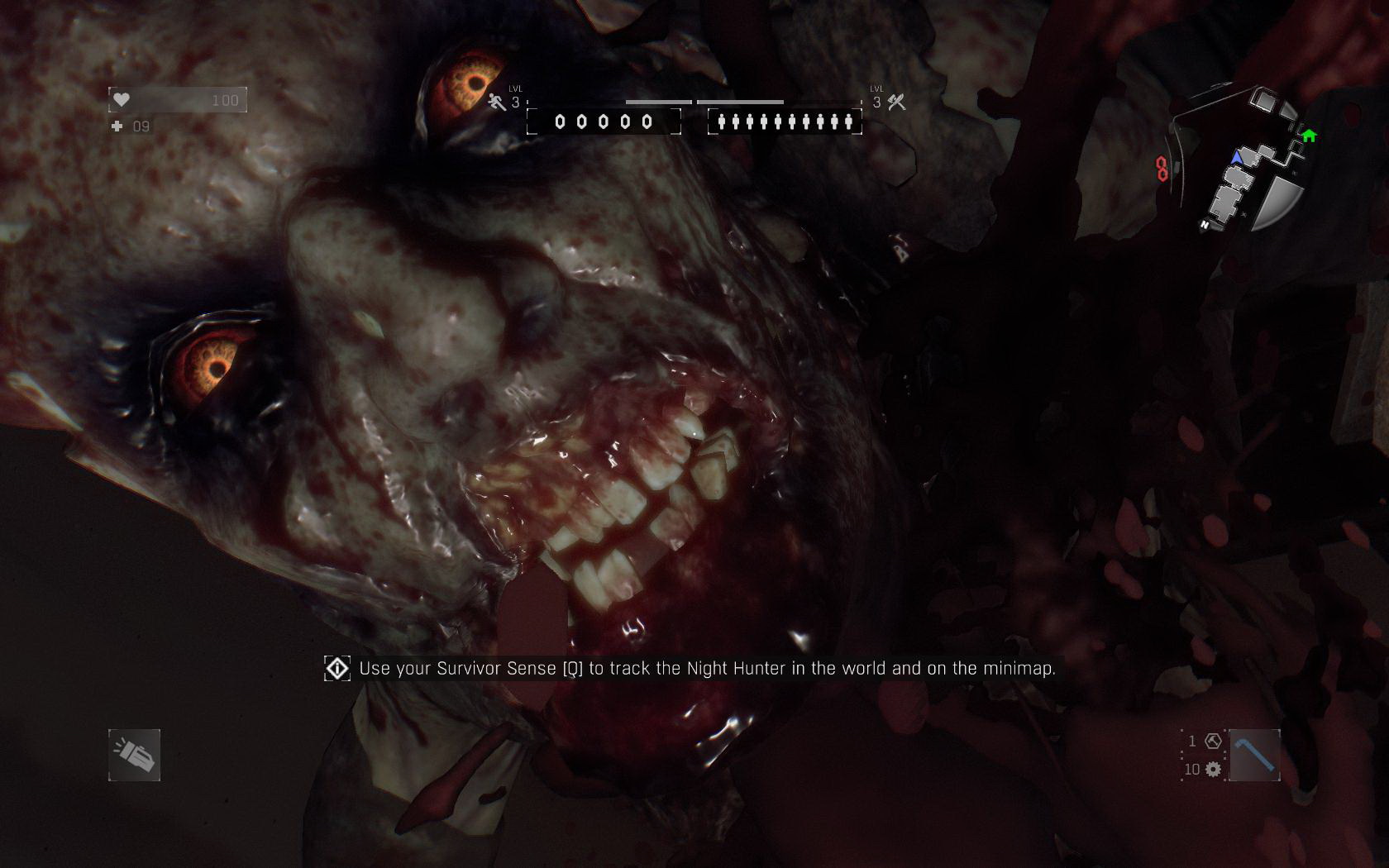Click the agility running figure level icon
This screenshot has width=1389, height=868.
(497, 103)
